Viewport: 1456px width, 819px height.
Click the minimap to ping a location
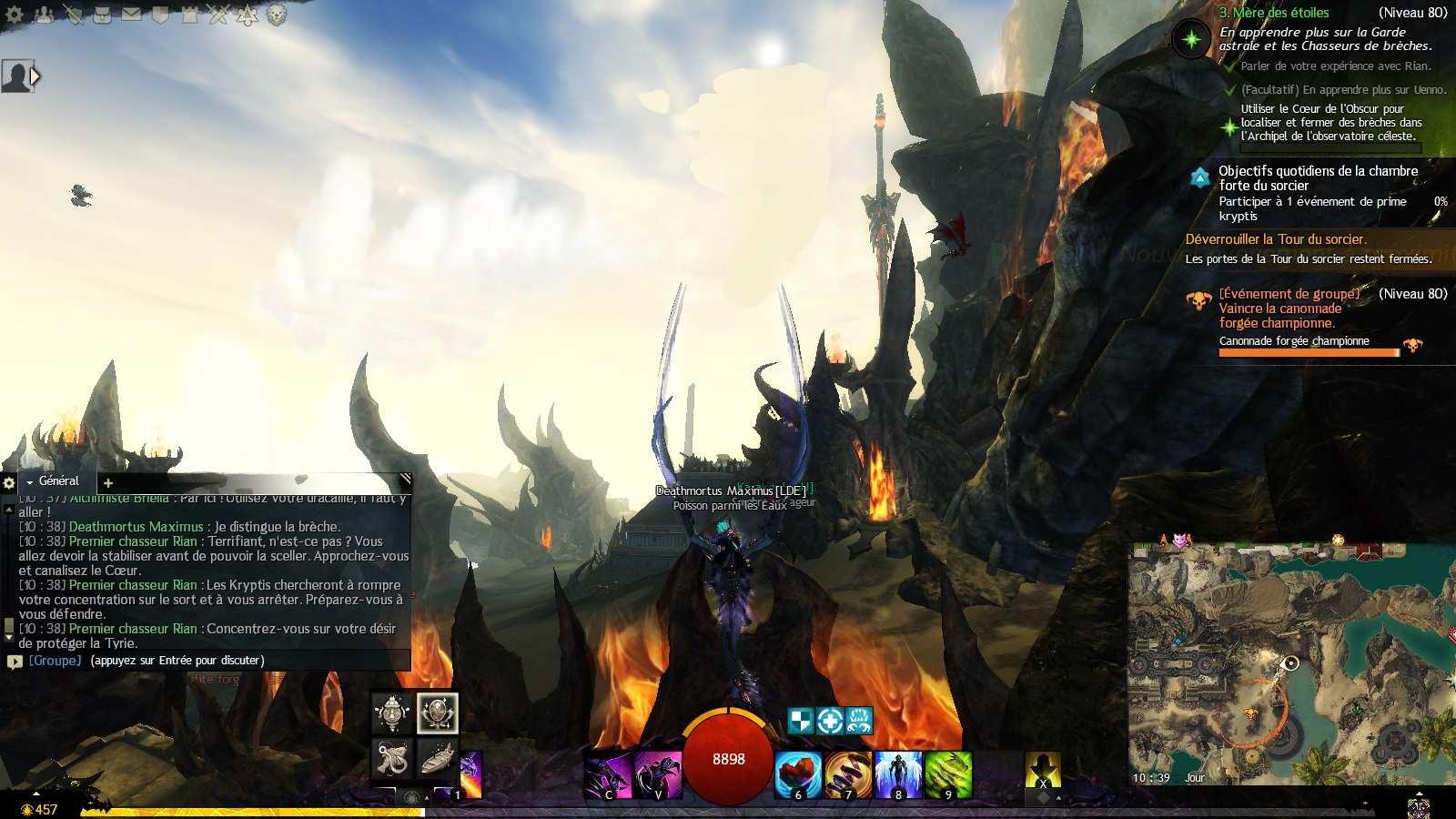coord(1292,664)
